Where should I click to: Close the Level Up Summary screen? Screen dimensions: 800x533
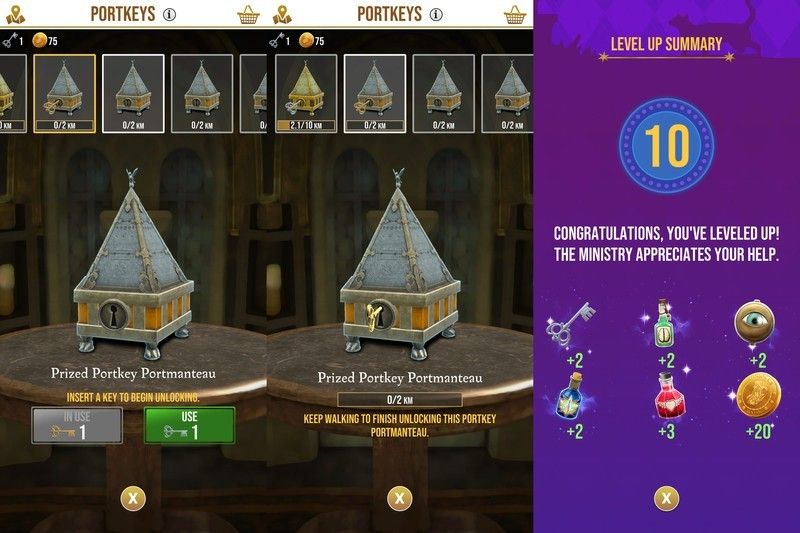click(x=665, y=497)
